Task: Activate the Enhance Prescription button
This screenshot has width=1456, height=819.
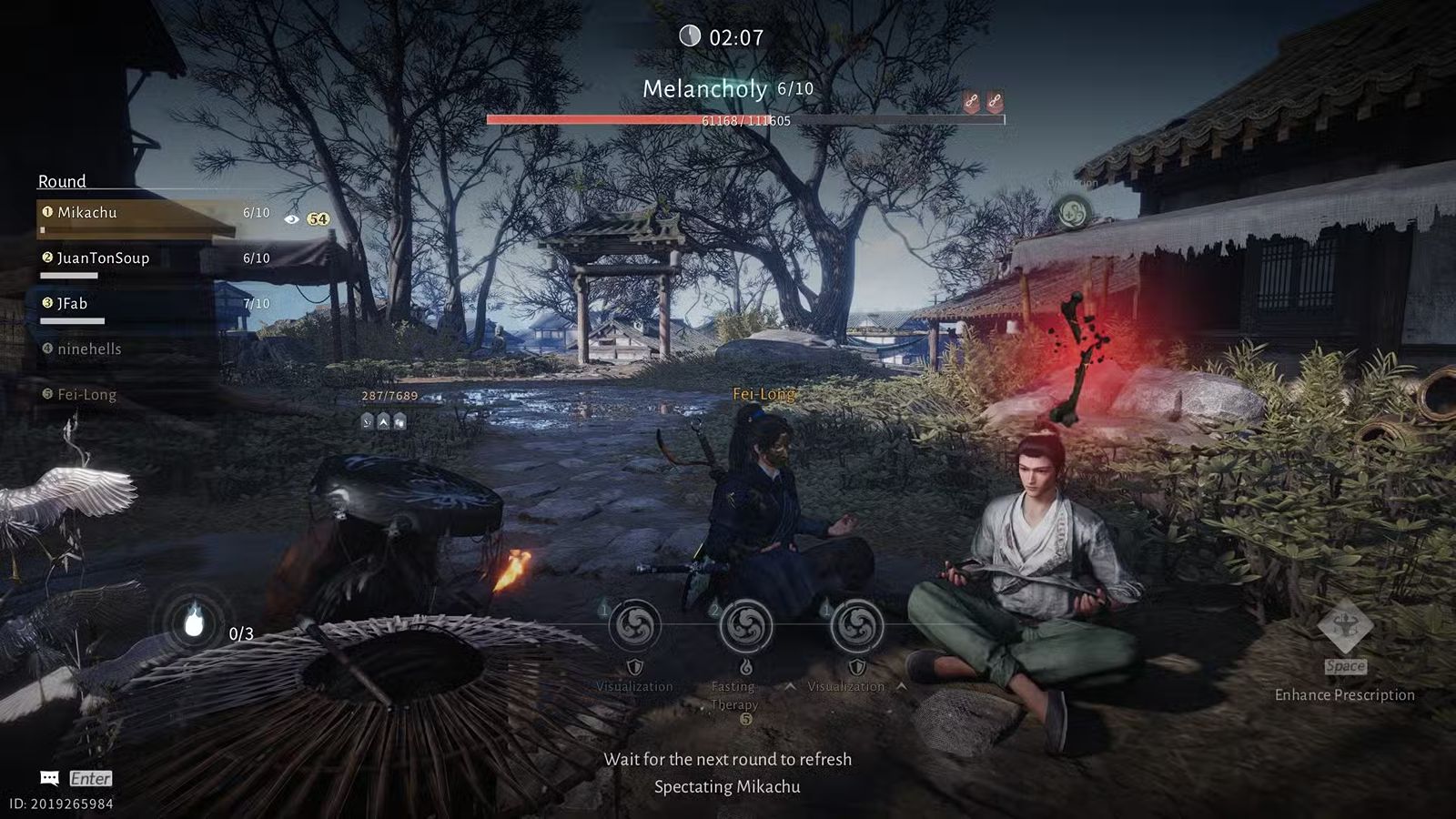Action: click(1344, 628)
